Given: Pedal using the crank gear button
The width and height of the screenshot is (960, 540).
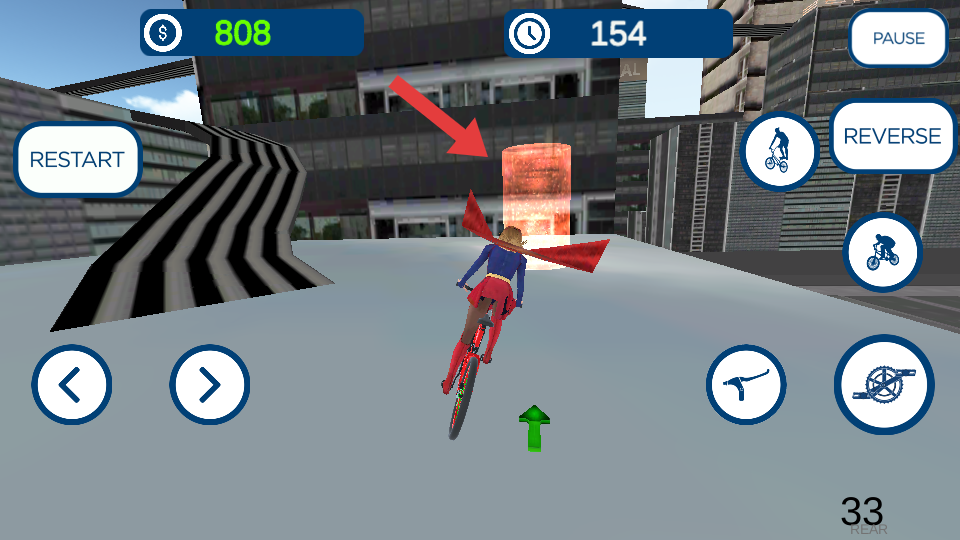Looking at the screenshot, I should tap(884, 385).
